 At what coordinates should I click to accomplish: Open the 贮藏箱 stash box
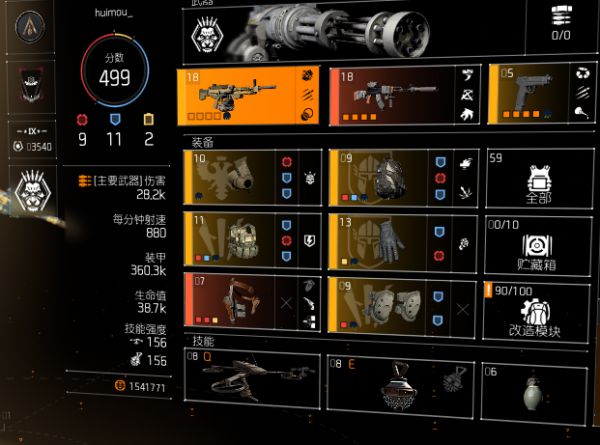tap(538, 241)
